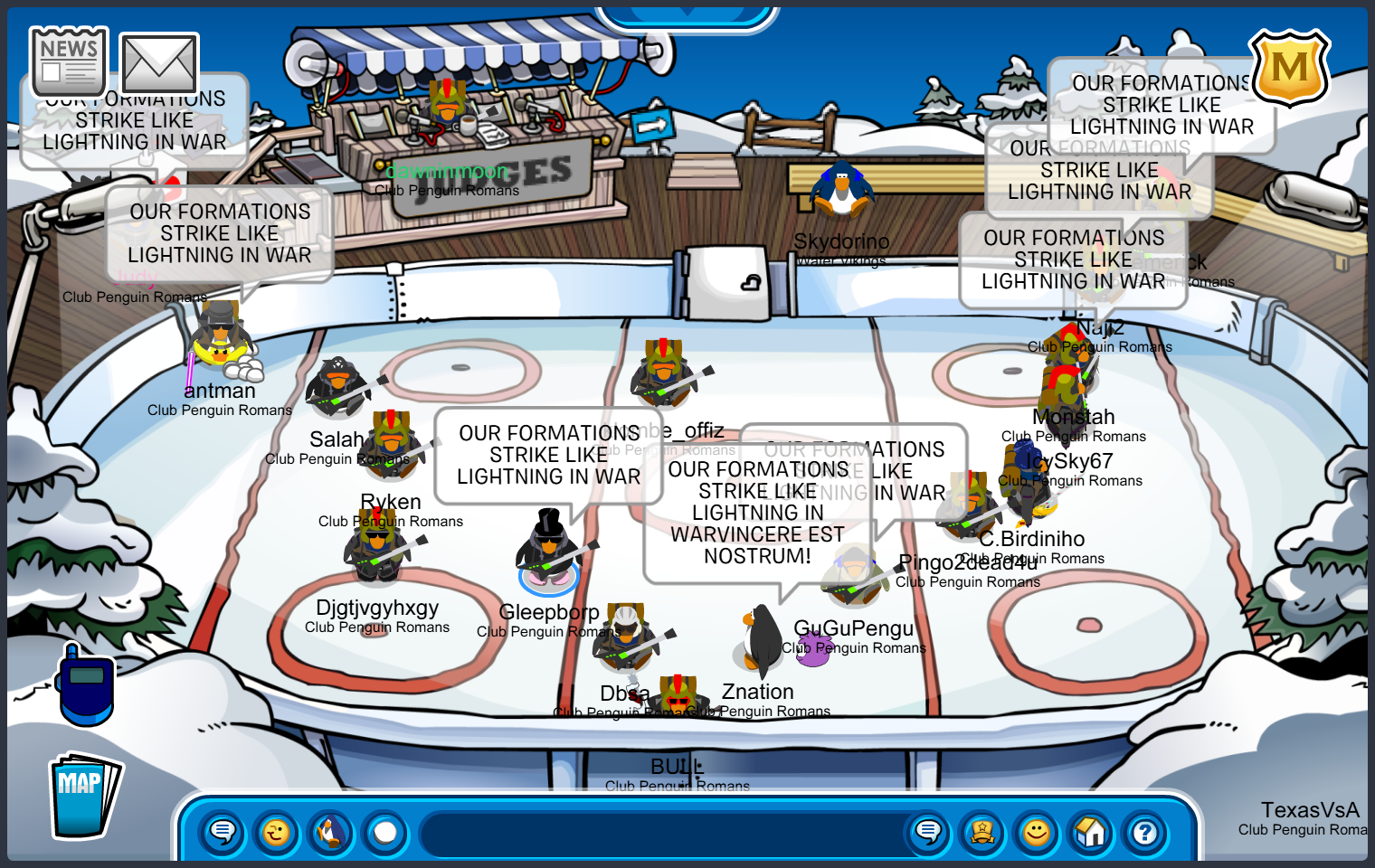Select the snowball throw button
The image size is (1375, 868).
click(x=385, y=832)
